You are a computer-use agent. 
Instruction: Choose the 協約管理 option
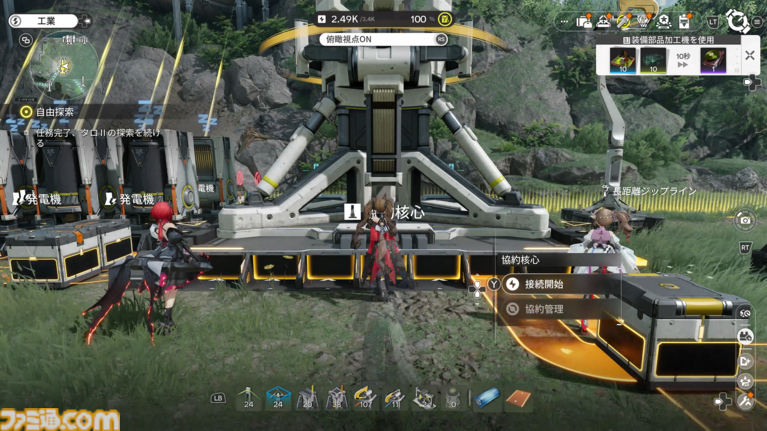point(543,309)
